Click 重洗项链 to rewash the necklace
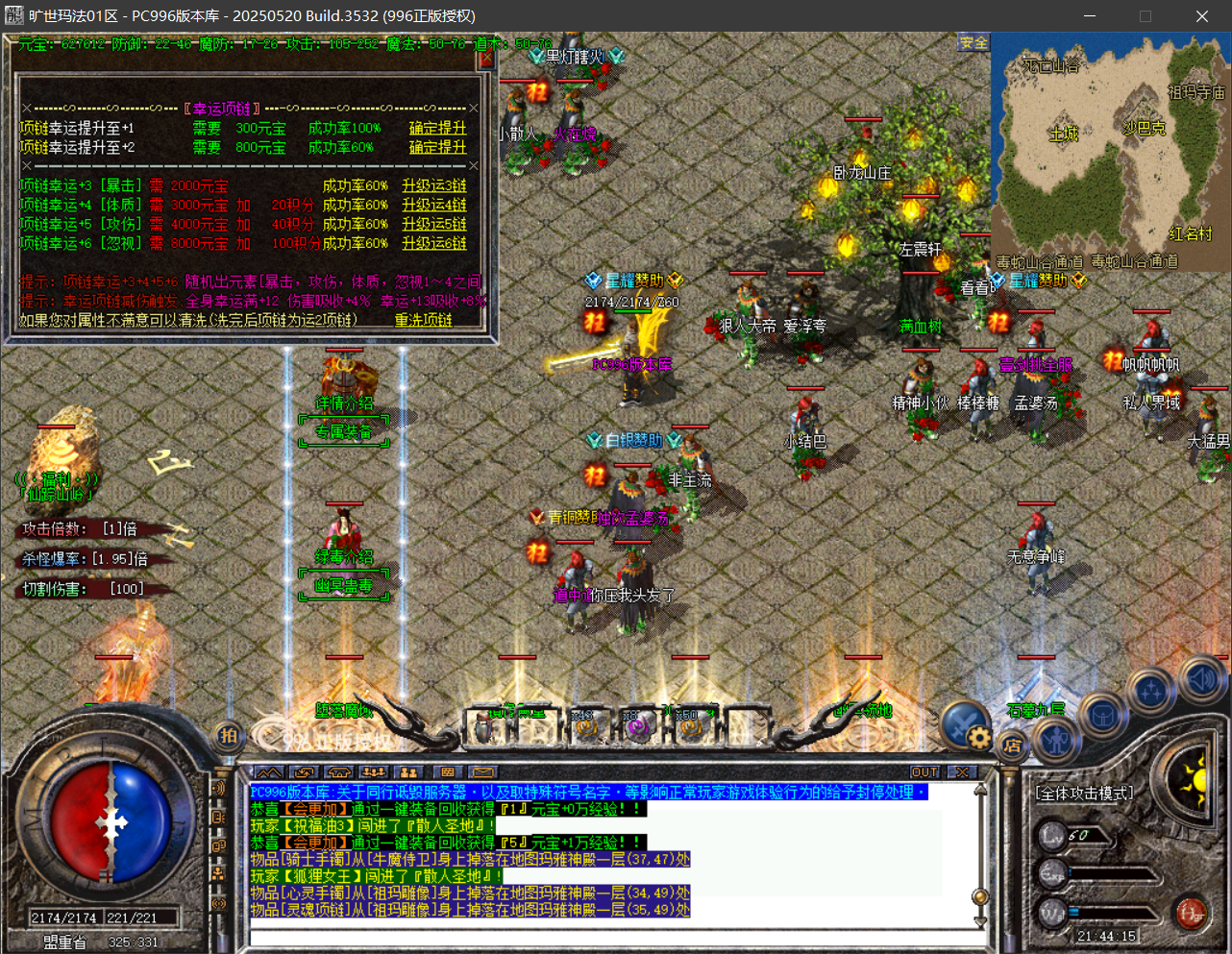The image size is (1232, 954). 423,320
